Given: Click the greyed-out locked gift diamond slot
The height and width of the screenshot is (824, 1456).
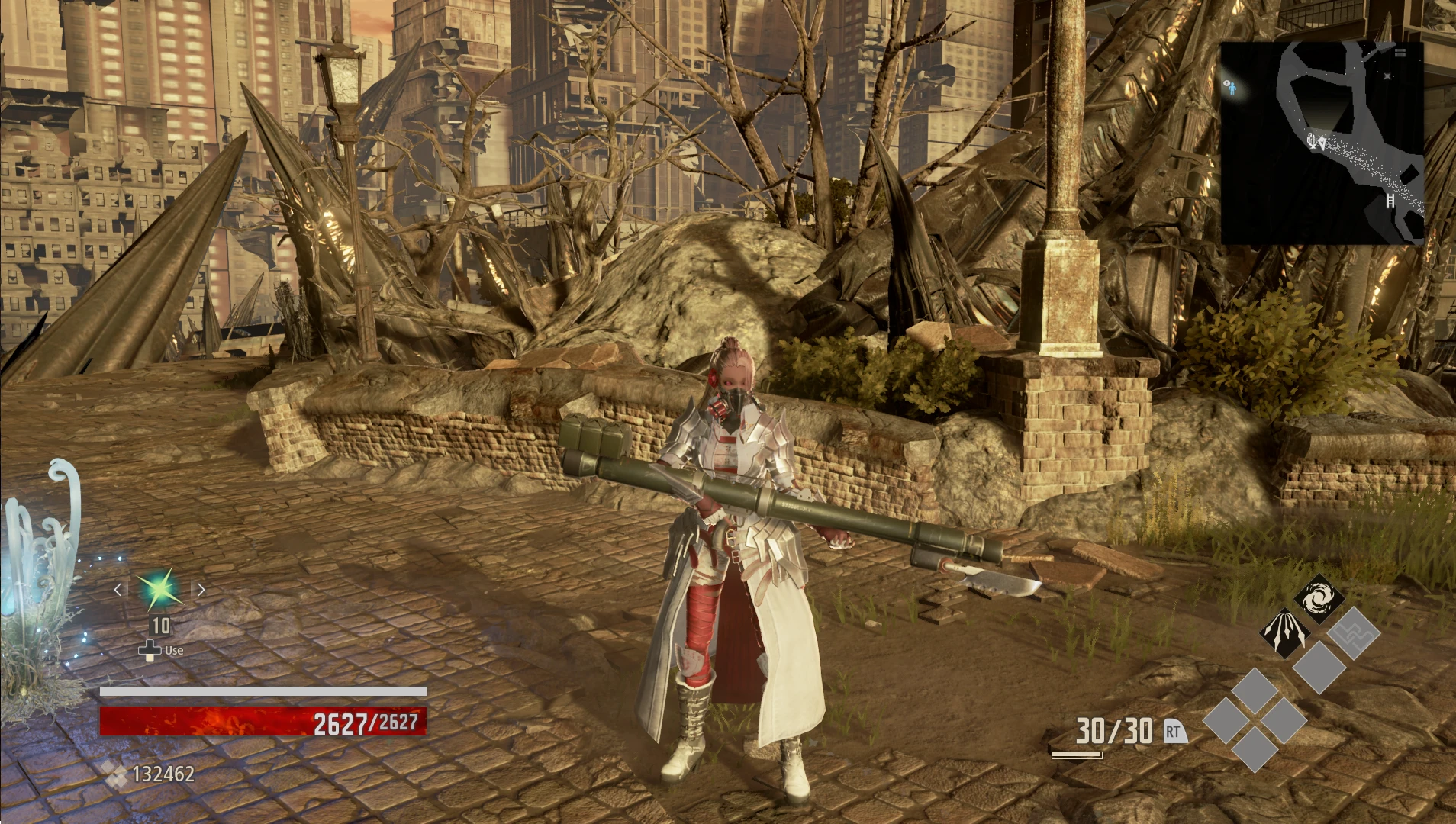Looking at the screenshot, I should click(x=1353, y=632).
